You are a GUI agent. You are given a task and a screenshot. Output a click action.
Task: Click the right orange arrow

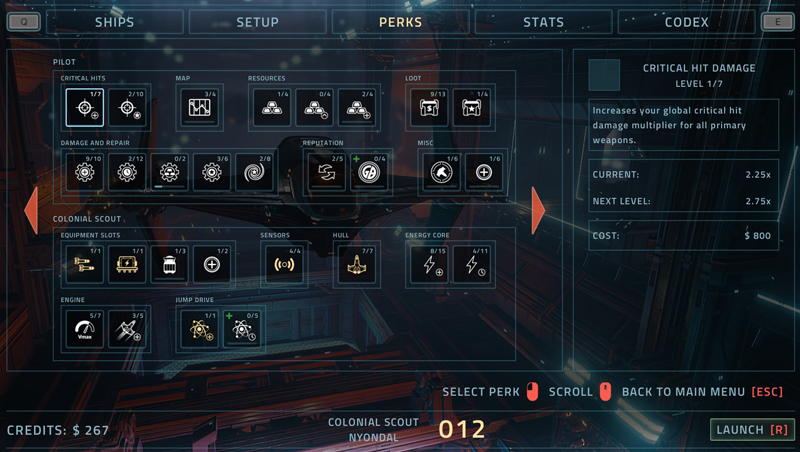(x=538, y=209)
